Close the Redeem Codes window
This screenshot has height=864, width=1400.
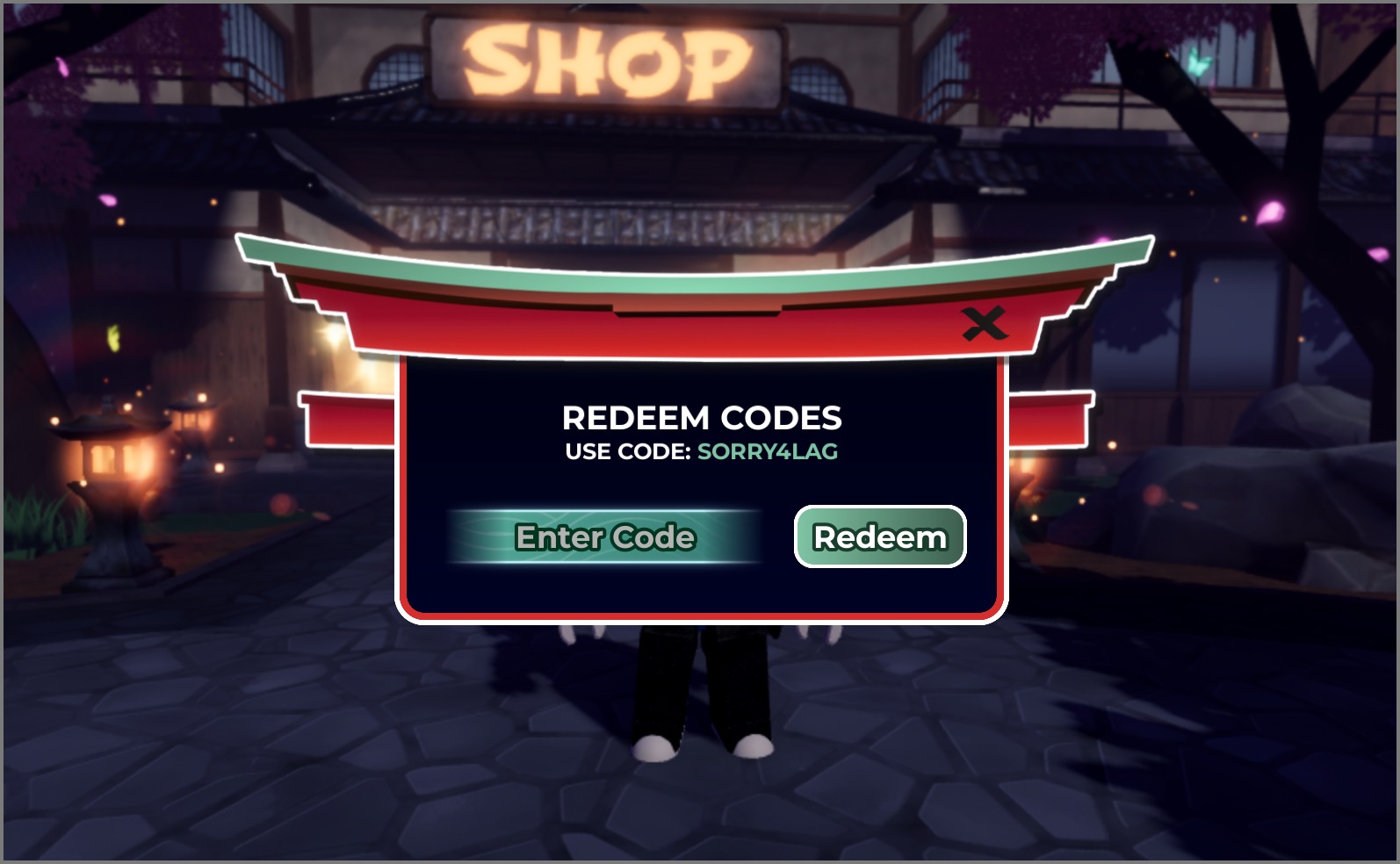984,324
